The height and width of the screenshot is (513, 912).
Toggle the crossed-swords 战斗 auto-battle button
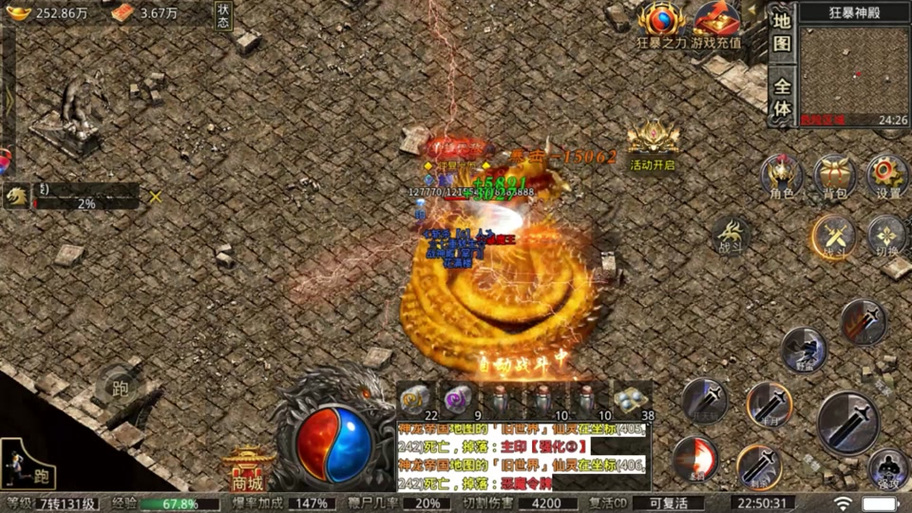[834, 238]
